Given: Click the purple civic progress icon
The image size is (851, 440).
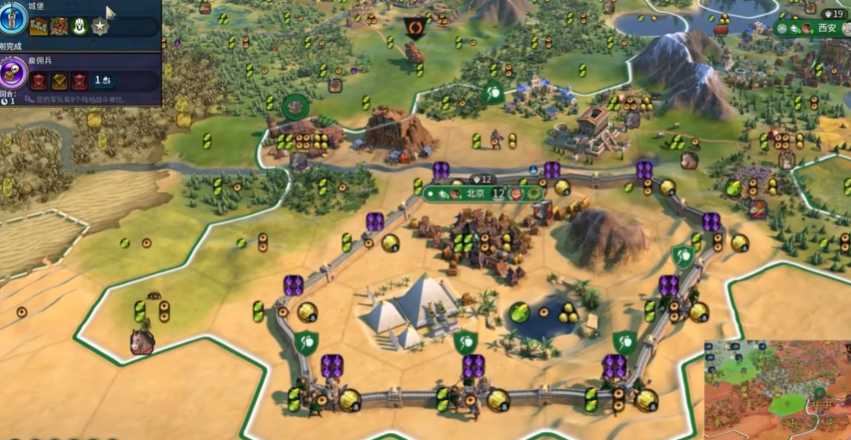Looking at the screenshot, I should click(12, 71).
